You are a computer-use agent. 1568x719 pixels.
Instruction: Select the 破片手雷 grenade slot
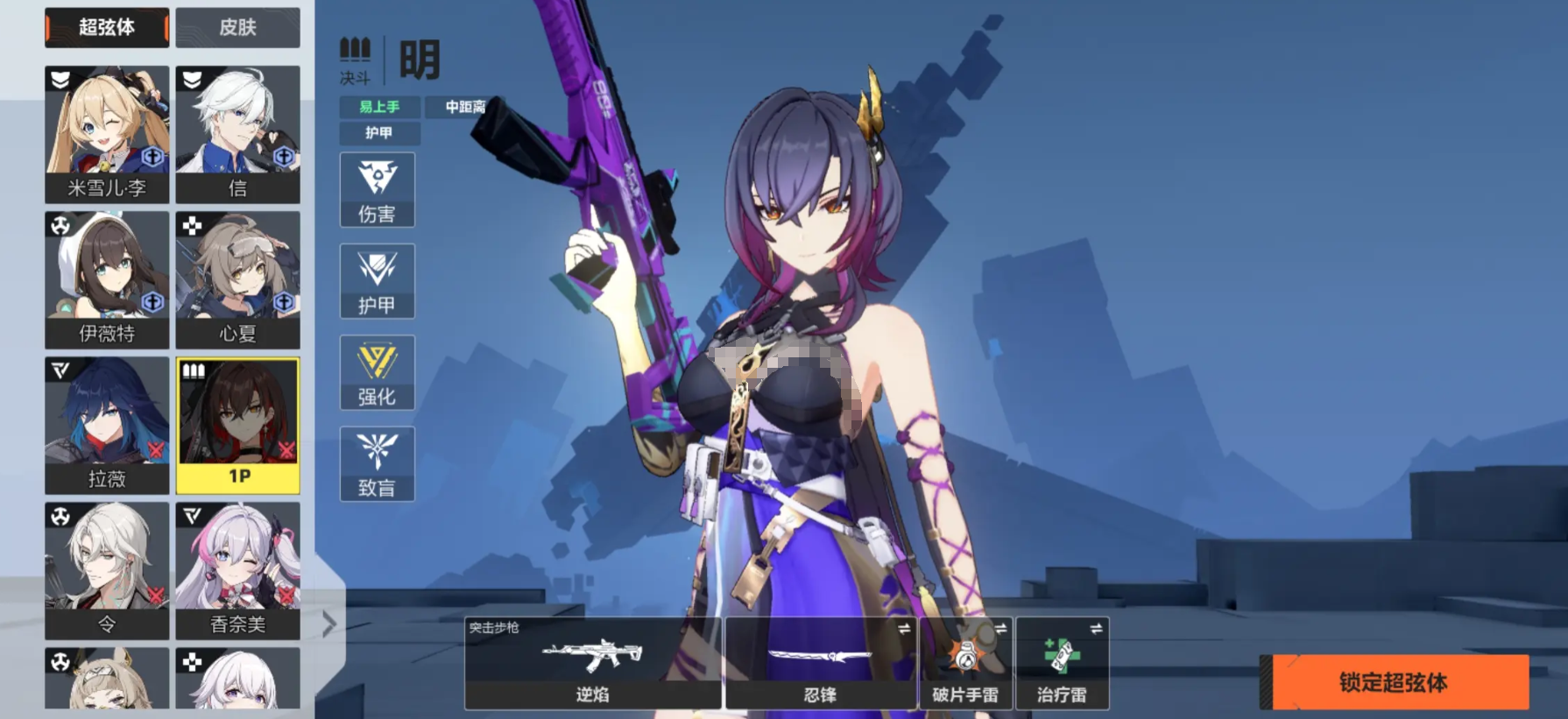coord(965,663)
